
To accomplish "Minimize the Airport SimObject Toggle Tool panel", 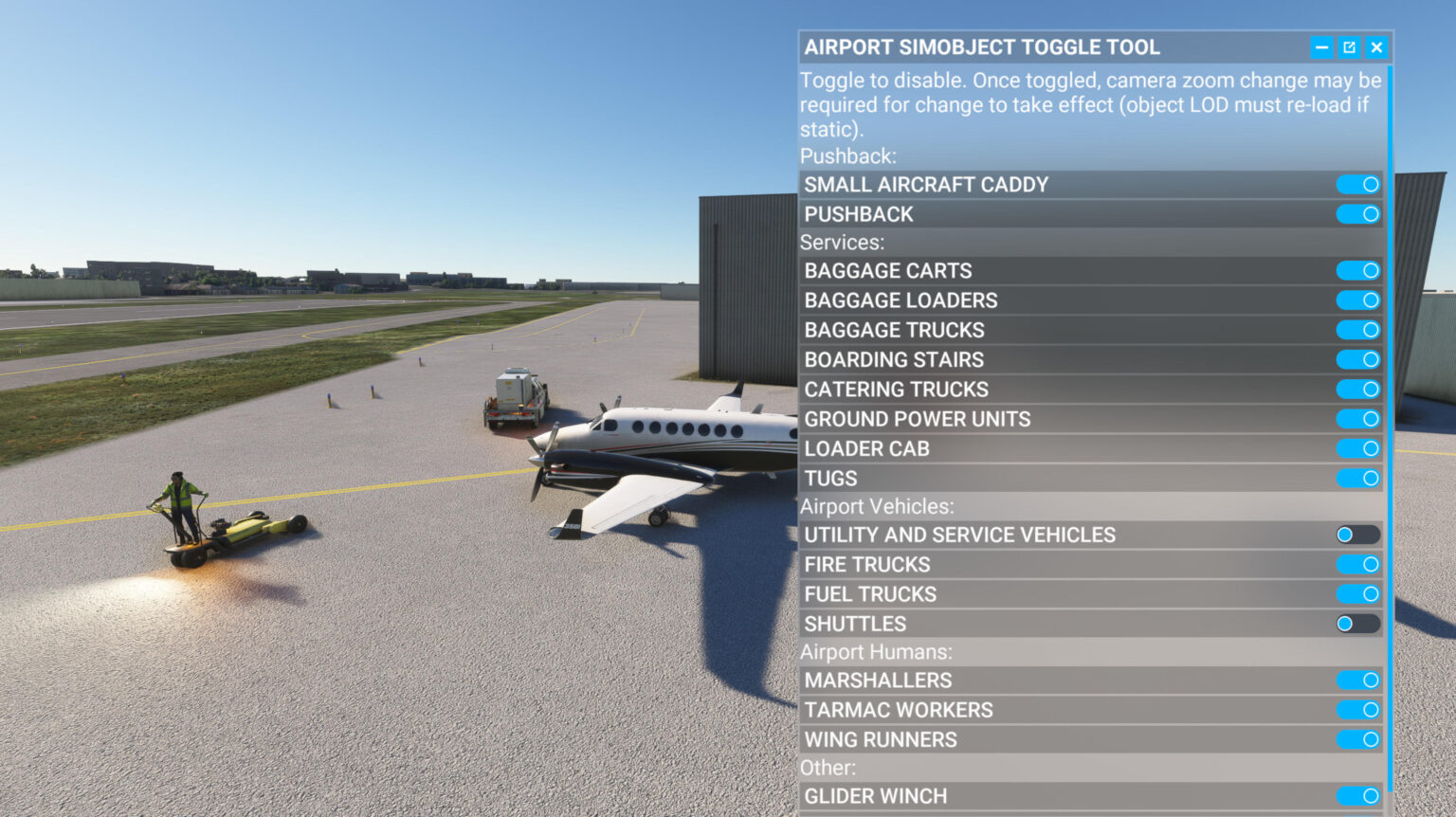I will [x=1321, y=46].
